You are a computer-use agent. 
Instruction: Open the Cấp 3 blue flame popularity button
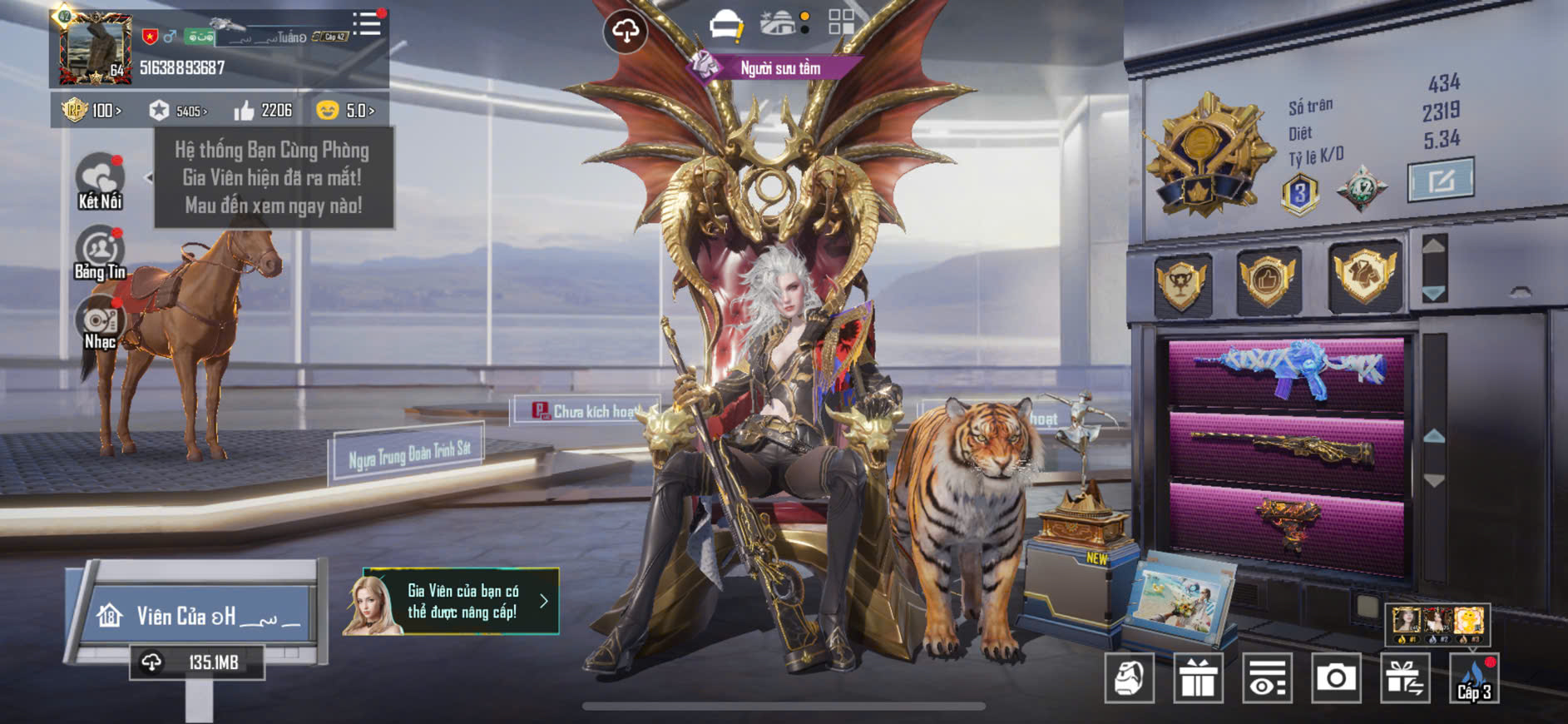pyautogui.click(x=1474, y=678)
